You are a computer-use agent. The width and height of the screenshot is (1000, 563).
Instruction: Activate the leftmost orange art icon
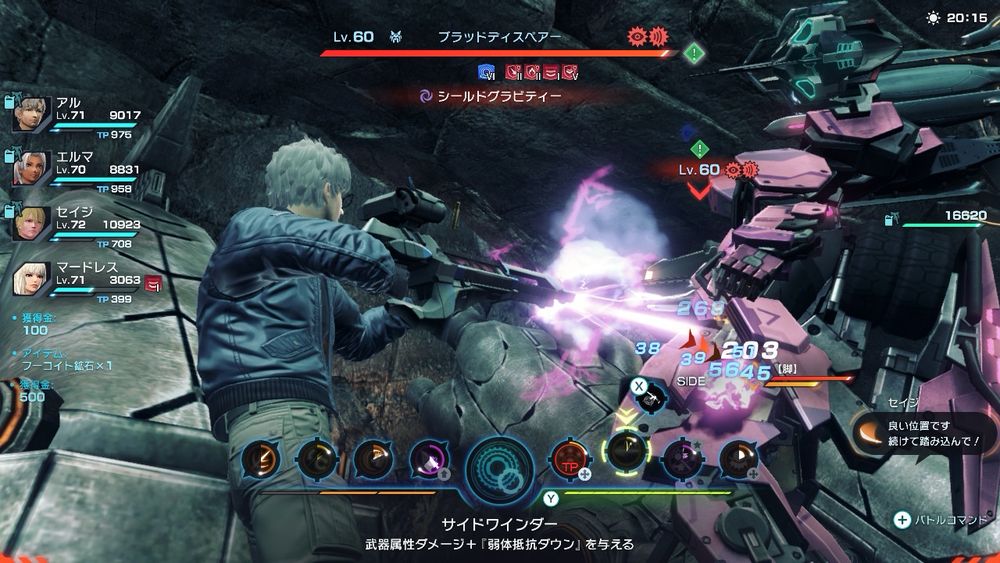[261, 459]
